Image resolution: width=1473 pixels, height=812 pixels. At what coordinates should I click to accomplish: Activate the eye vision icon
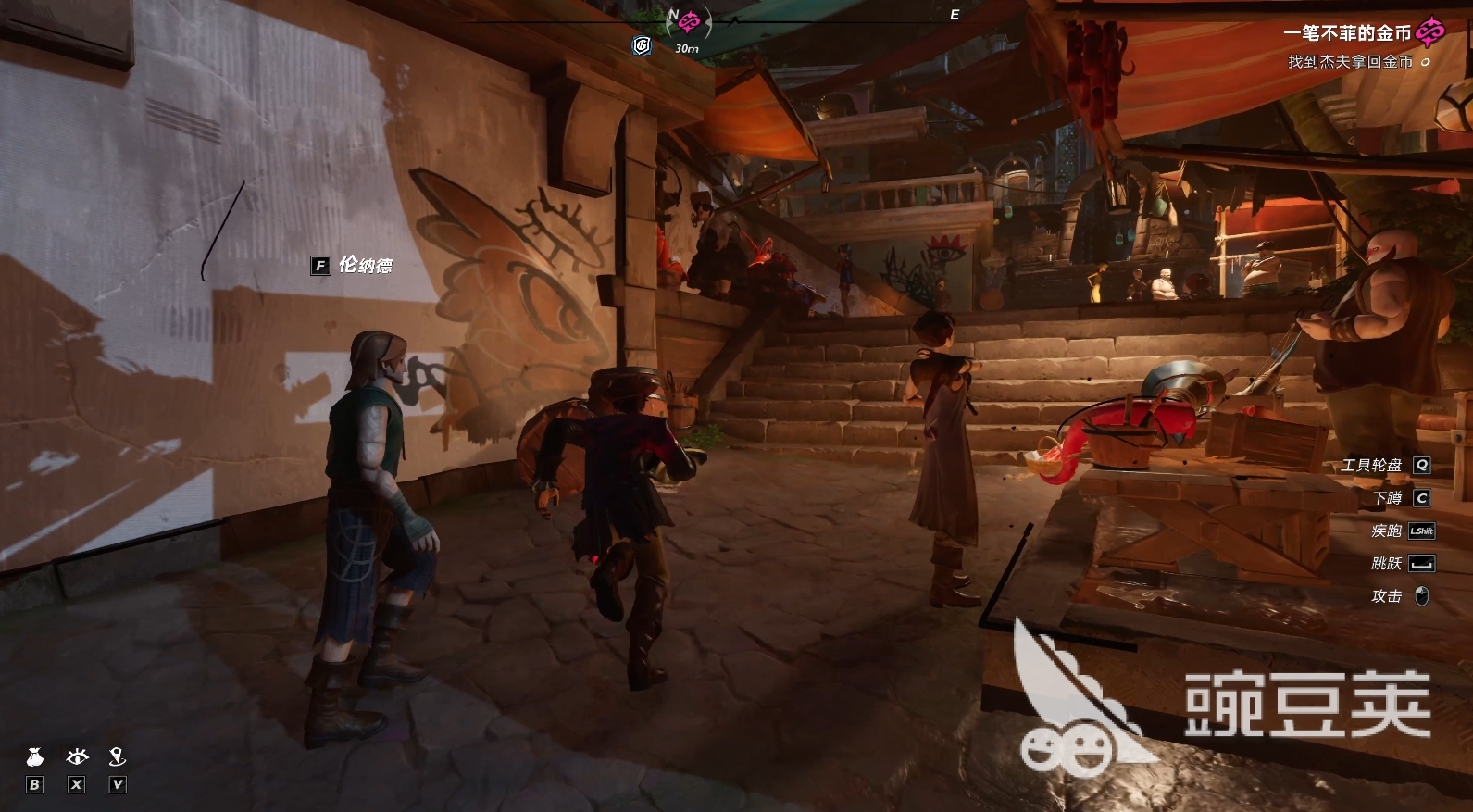coord(77,757)
